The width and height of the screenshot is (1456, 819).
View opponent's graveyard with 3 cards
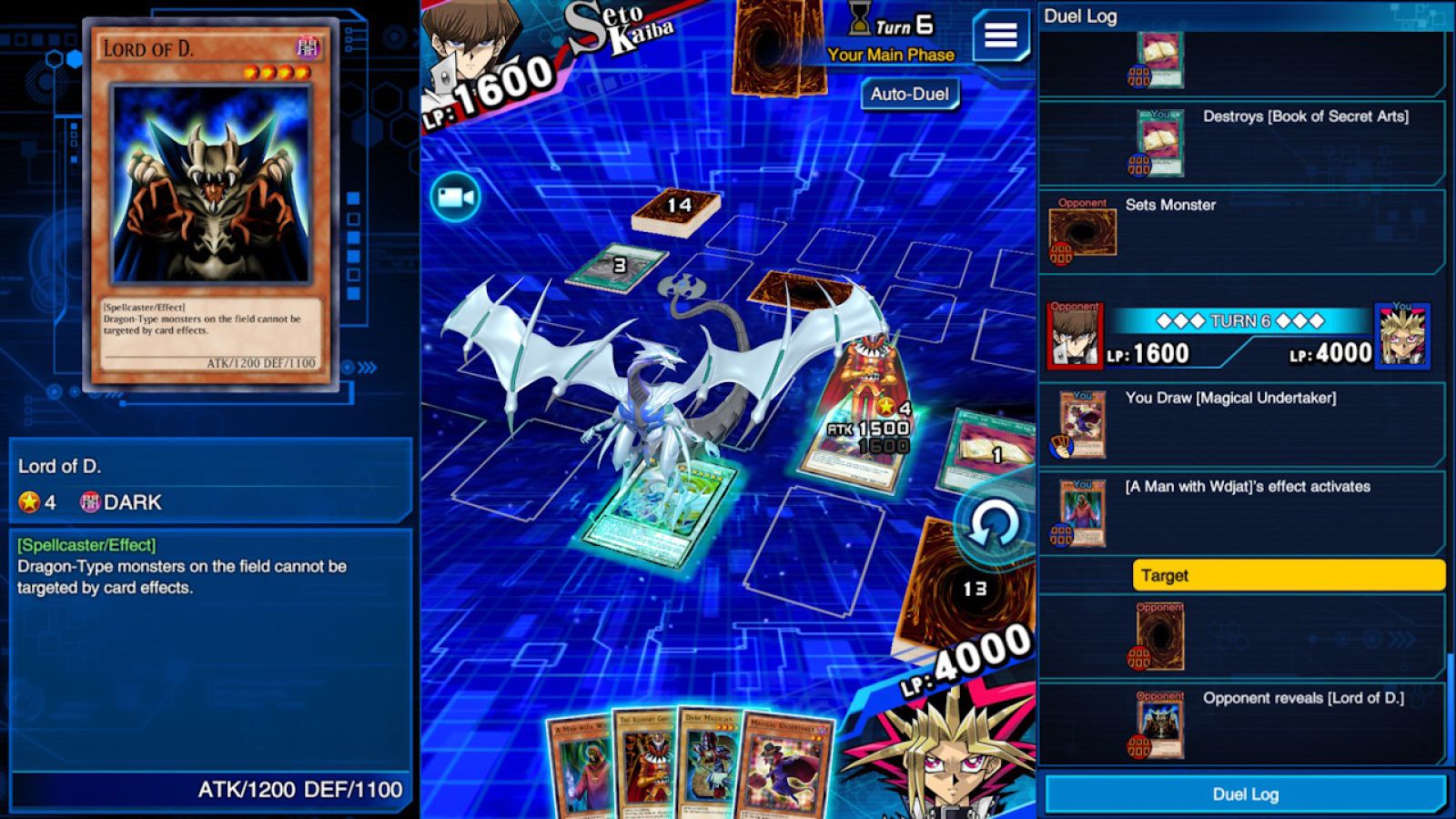tap(619, 267)
